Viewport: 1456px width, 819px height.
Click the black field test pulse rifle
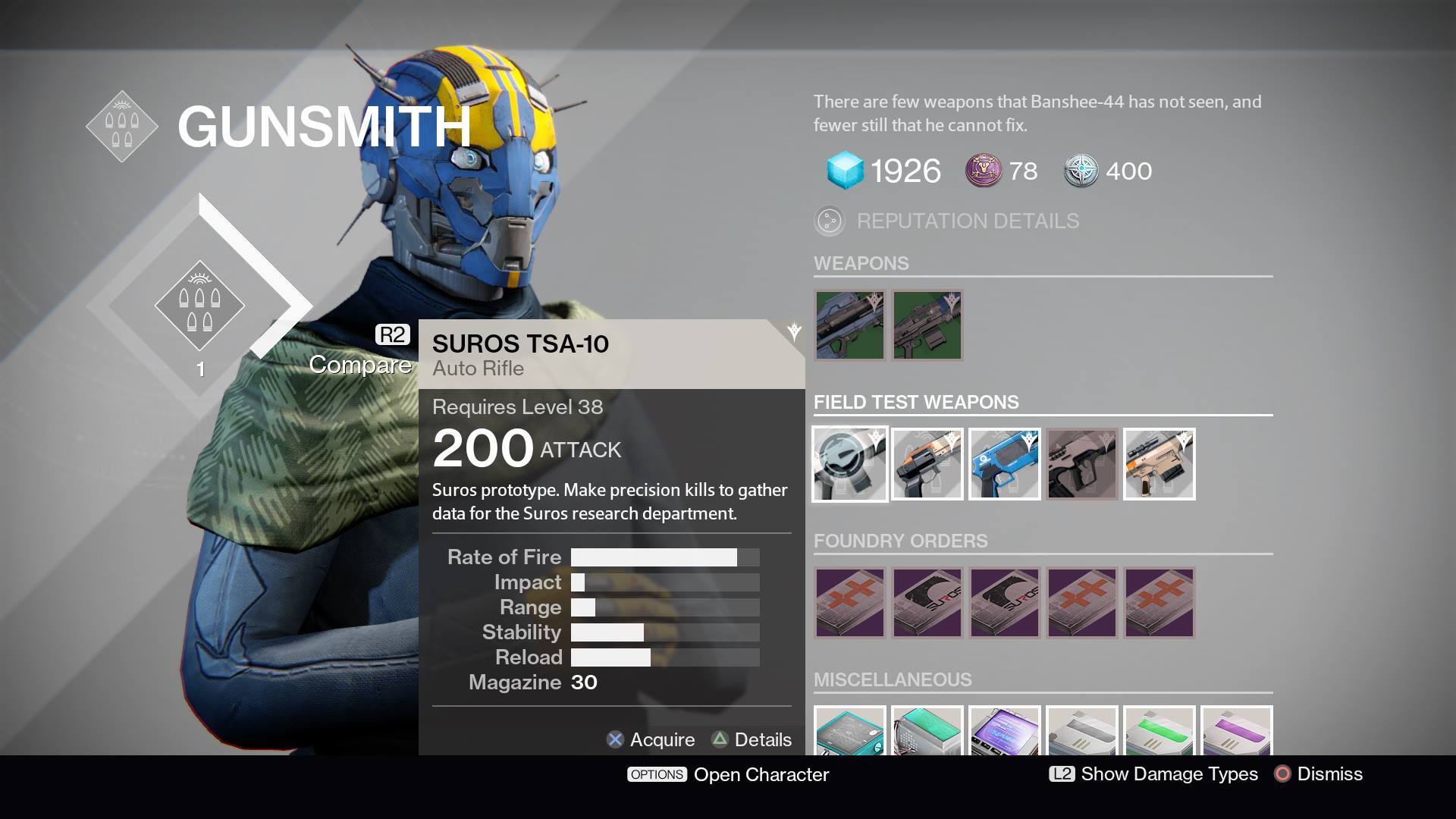click(x=1081, y=463)
